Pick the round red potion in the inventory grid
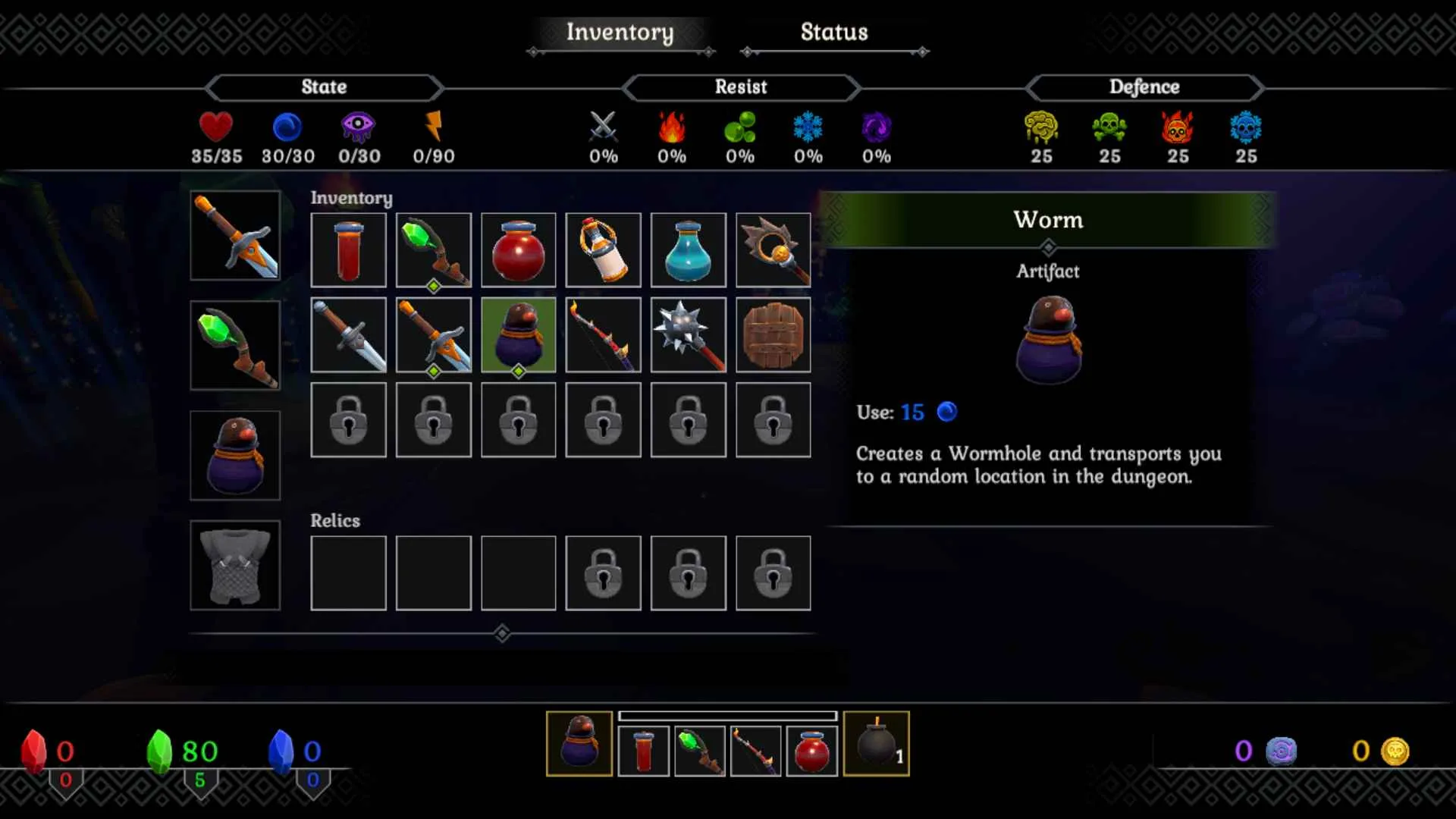Image resolution: width=1456 pixels, height=819 pixels. 519,250
